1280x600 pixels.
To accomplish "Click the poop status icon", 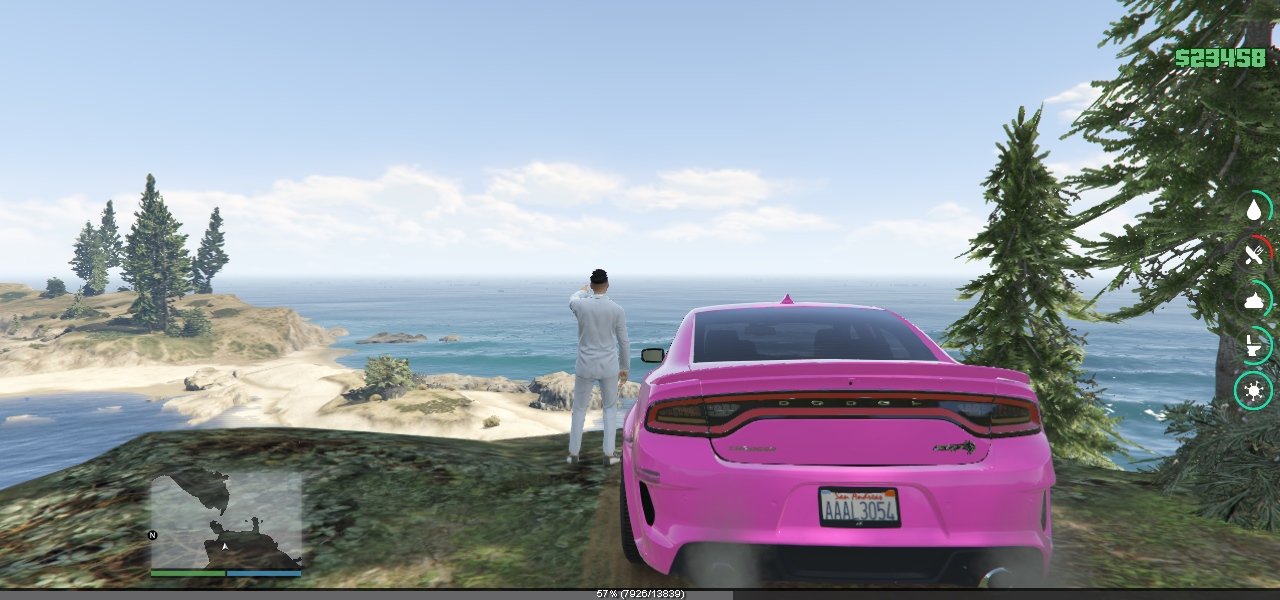I will tap(1254, 300).
